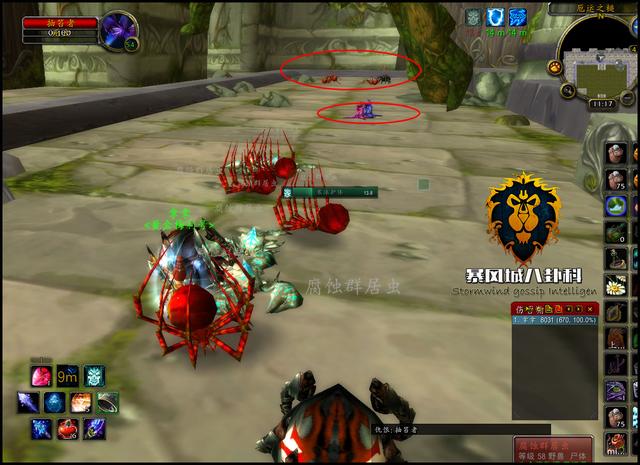Cast the orange fire blast spell

coord(81,403)
